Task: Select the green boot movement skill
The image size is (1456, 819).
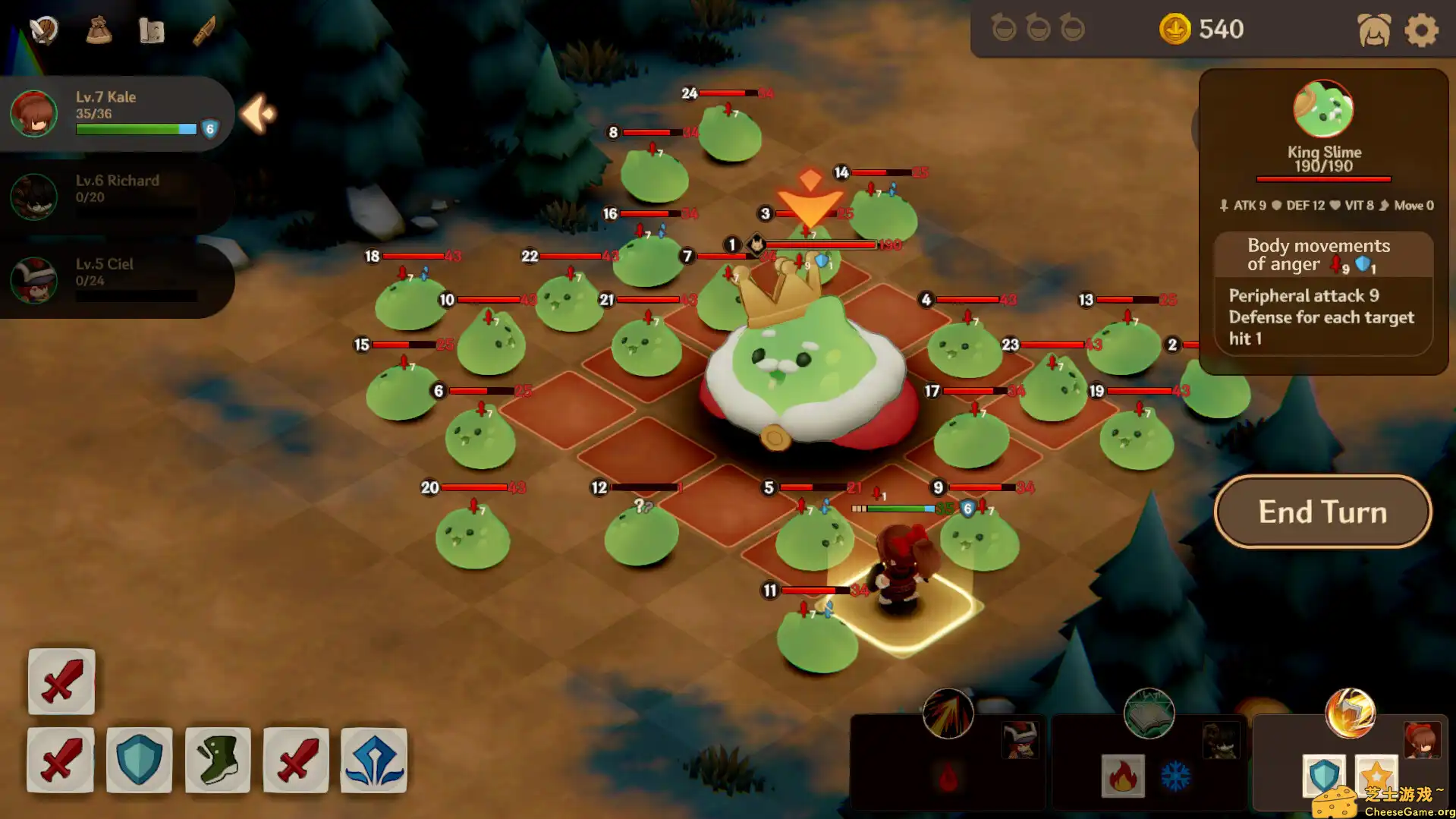Action: tap(217, 760)
